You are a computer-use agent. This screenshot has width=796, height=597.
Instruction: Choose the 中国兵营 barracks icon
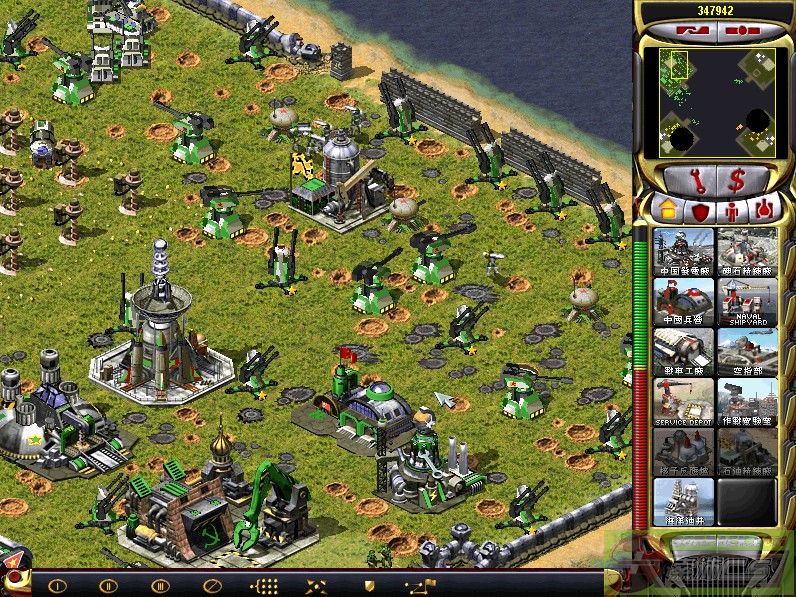click(684, 301)
